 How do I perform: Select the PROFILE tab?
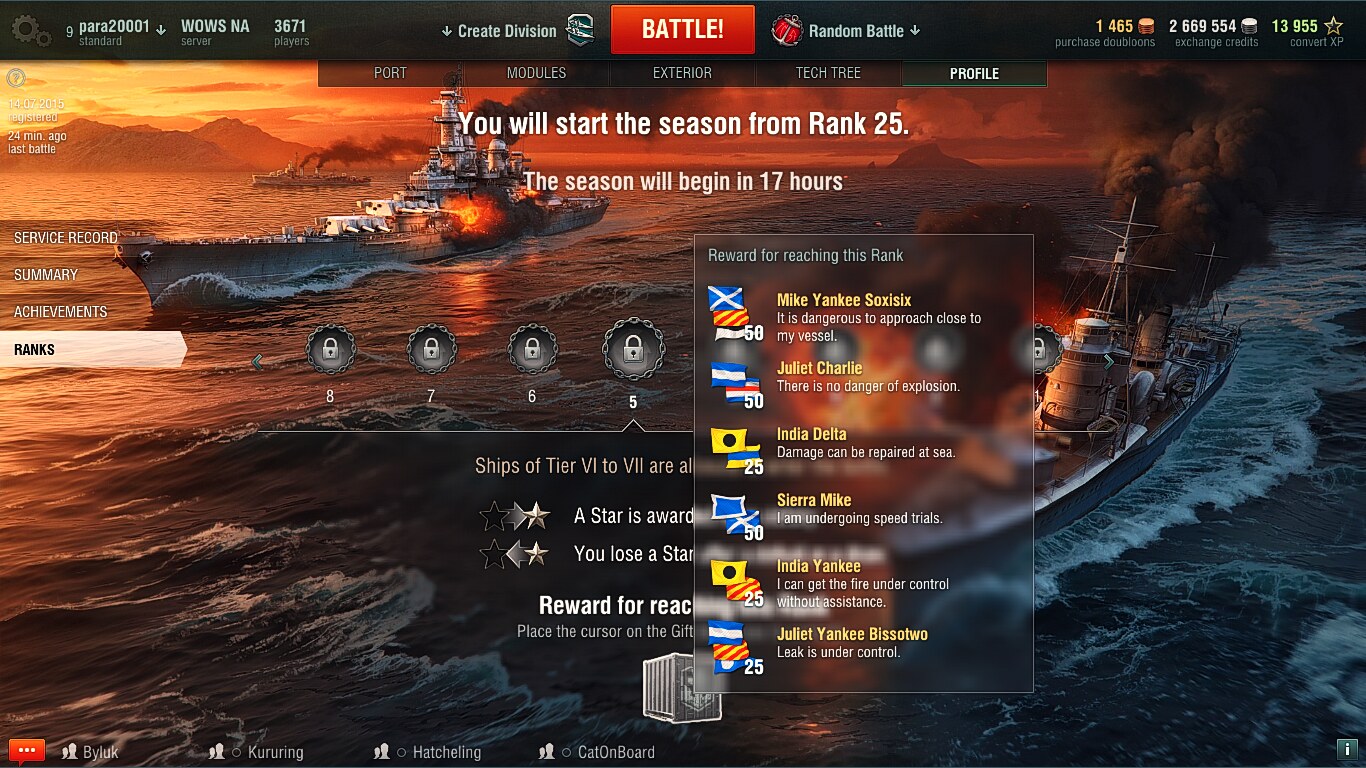pyautogui.click(x=974, y=73)
